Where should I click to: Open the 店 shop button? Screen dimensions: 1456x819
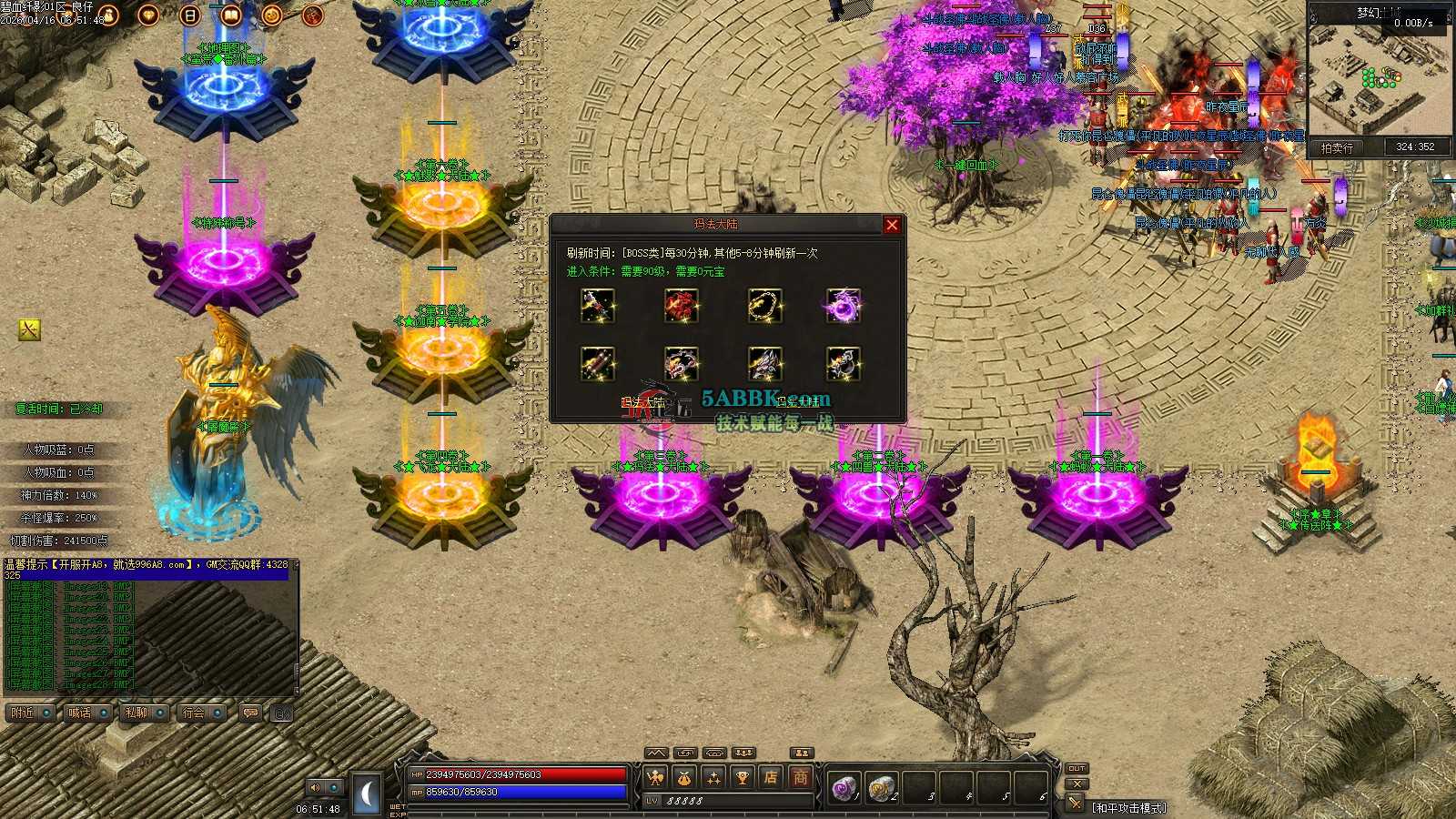(771, 777)
